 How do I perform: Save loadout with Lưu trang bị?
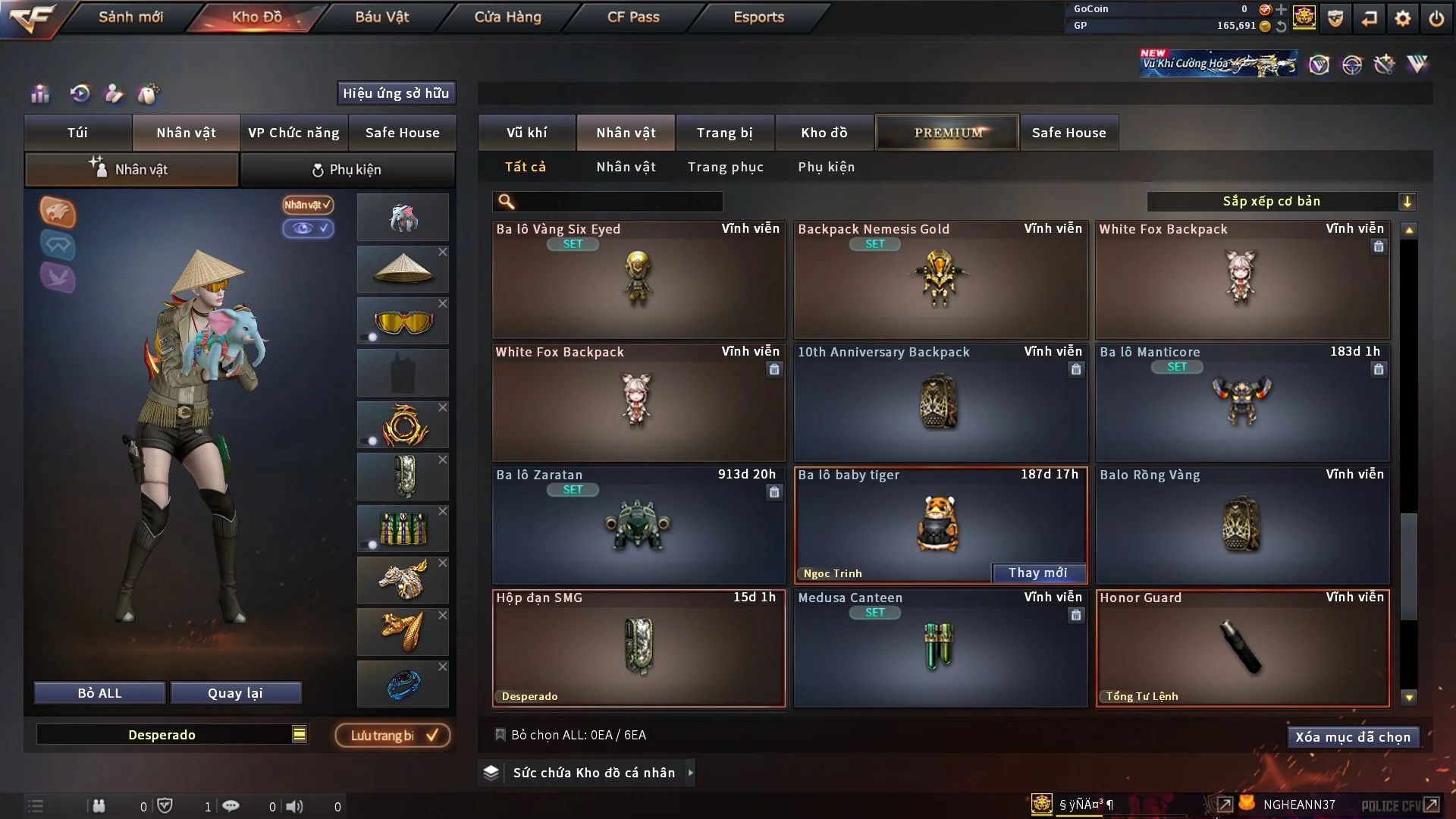[x=393, y=736]
